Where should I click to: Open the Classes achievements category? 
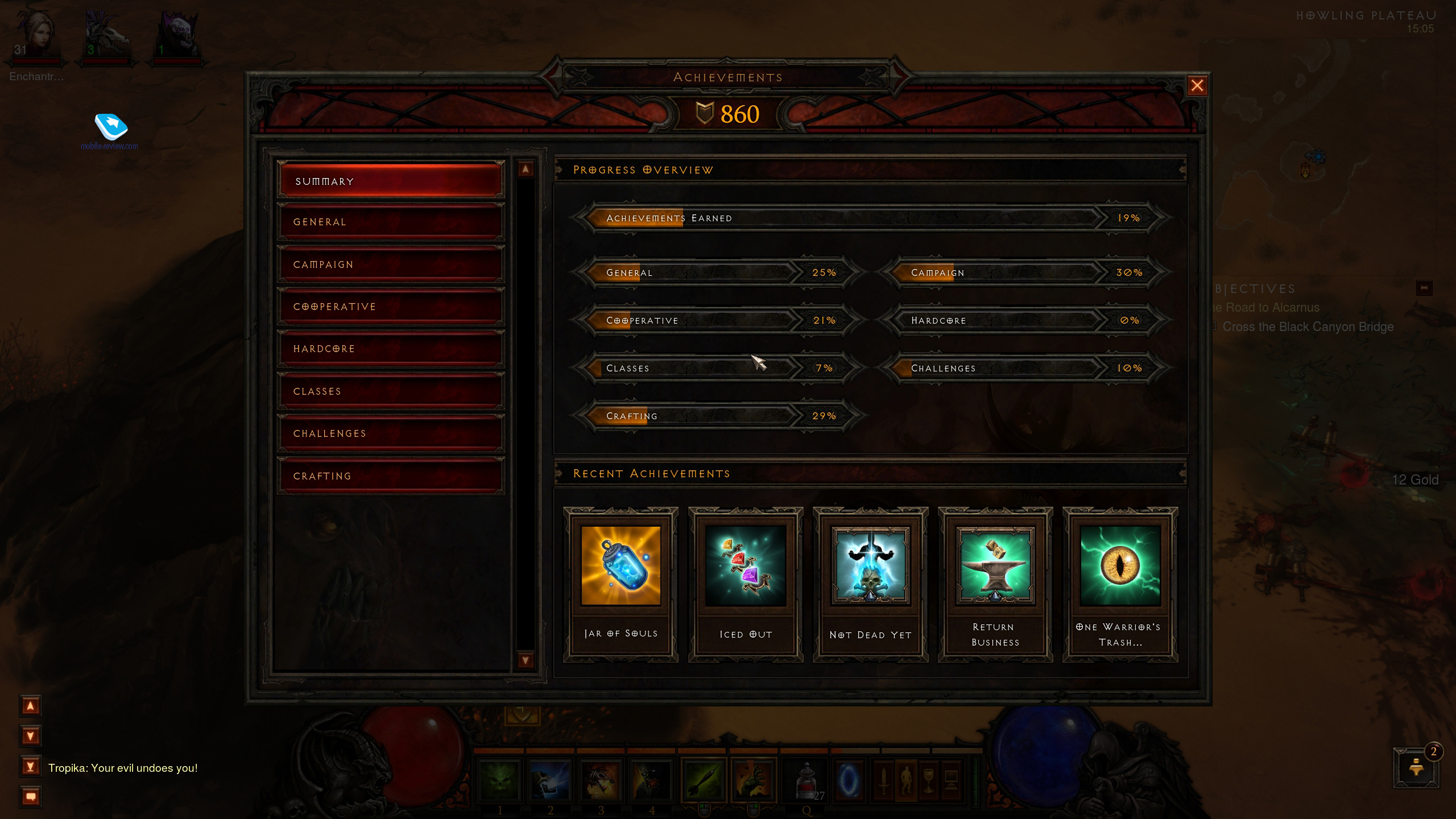[x=391, y=391]
